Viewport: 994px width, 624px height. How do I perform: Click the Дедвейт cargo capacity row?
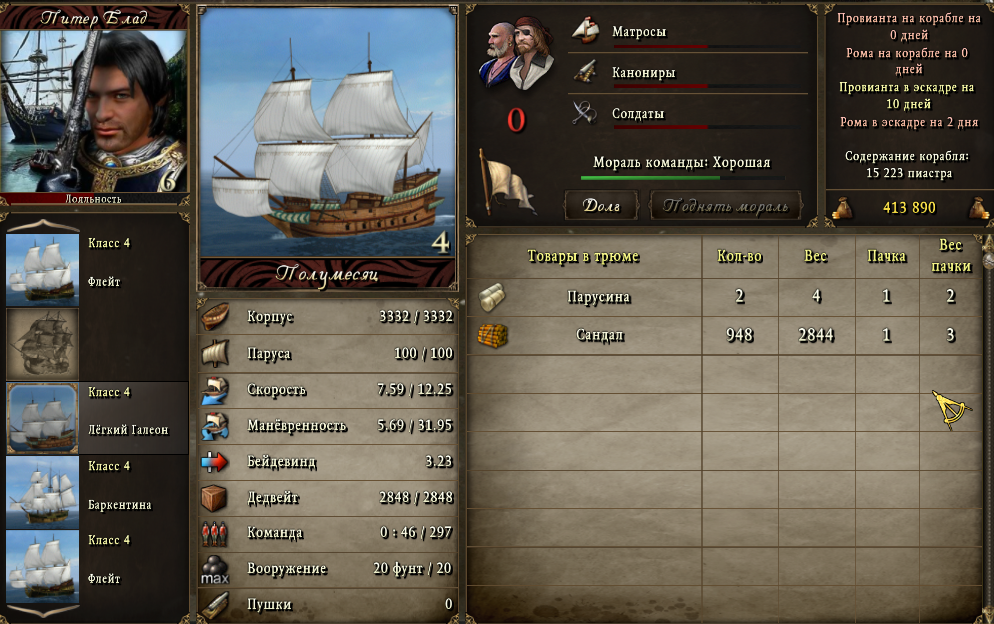point(328,497)
